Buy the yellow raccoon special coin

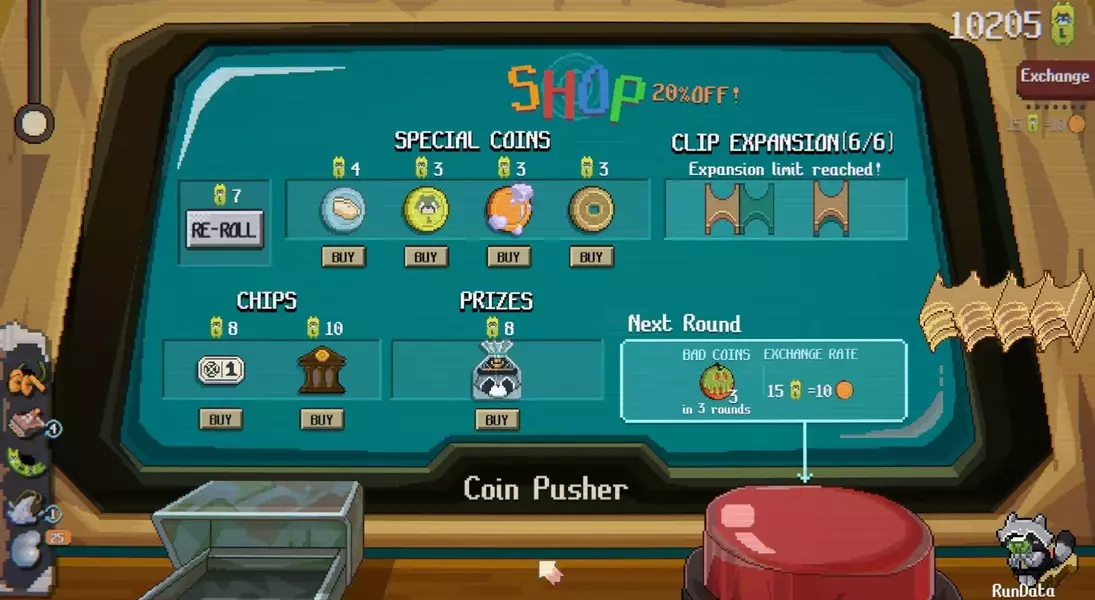coord(426,257)
